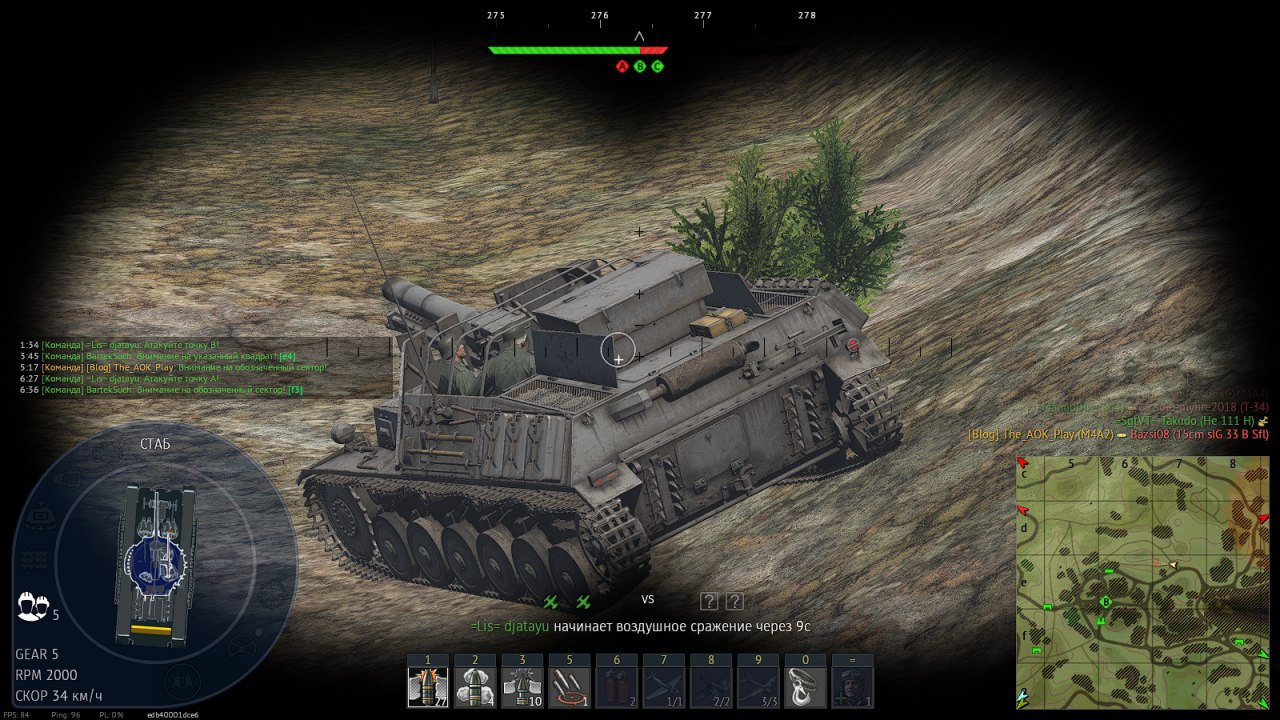Click the green capture point C indicator
This screenshot has width=1280, height=720.
[657, 67]
